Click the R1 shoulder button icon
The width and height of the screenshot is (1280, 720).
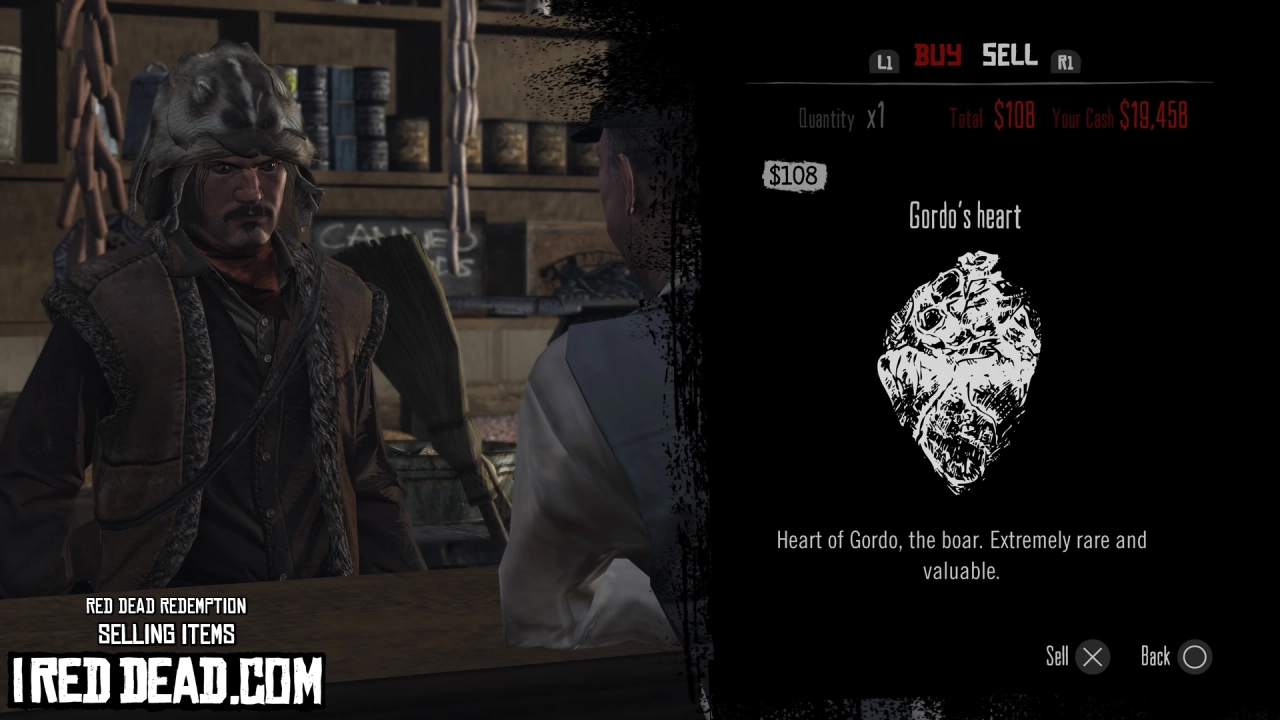click(1065, 61)
